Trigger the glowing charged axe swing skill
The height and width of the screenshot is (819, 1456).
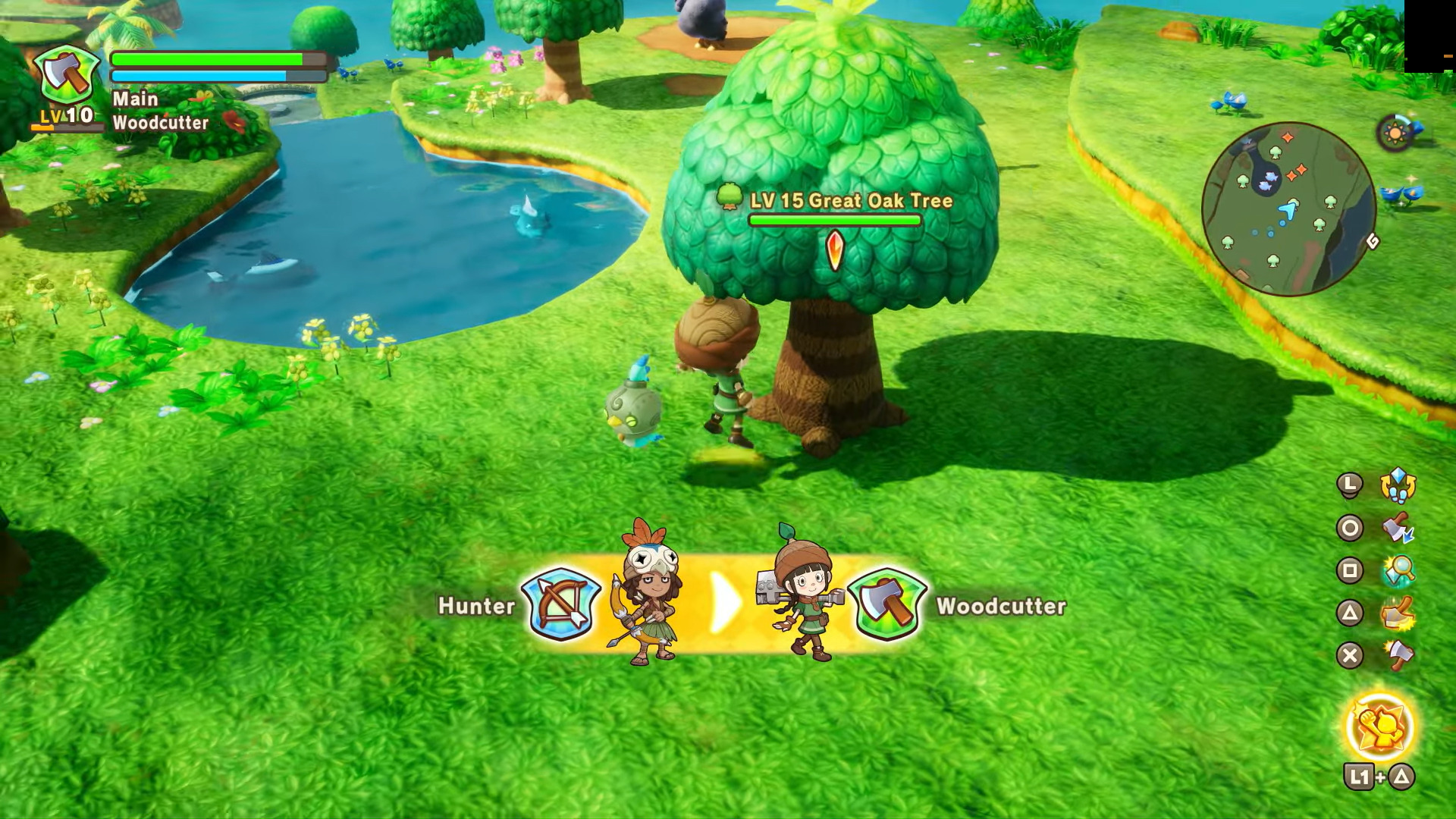pyautogui.click(x=1398, y=613)
